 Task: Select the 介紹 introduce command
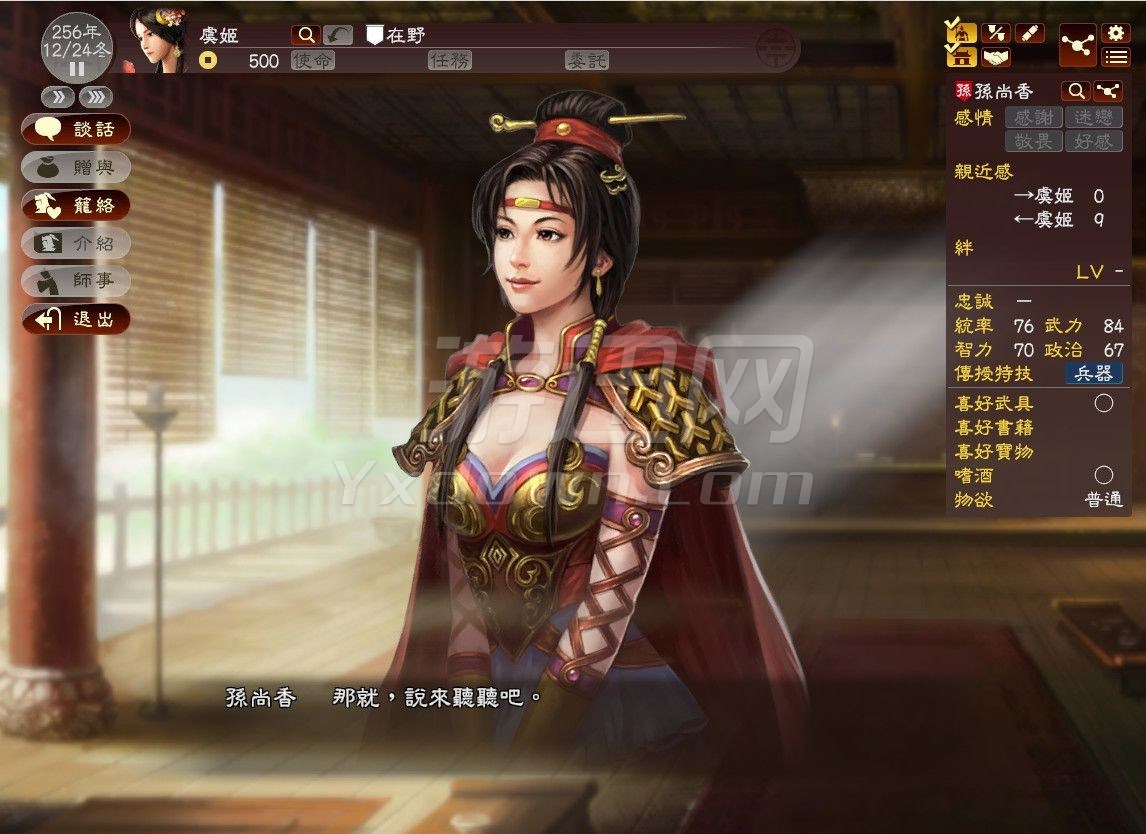coord(76,243)
